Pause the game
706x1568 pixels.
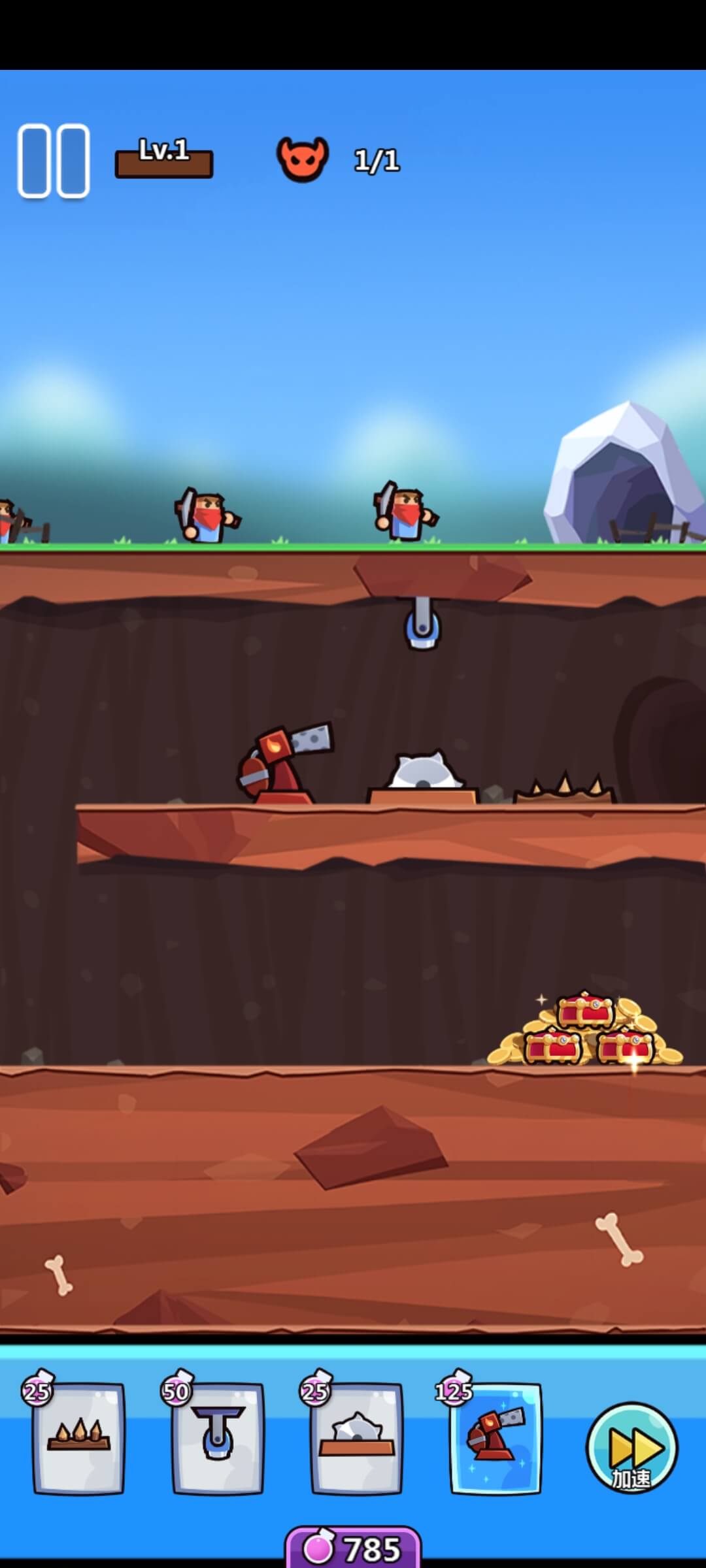(54, 161)
